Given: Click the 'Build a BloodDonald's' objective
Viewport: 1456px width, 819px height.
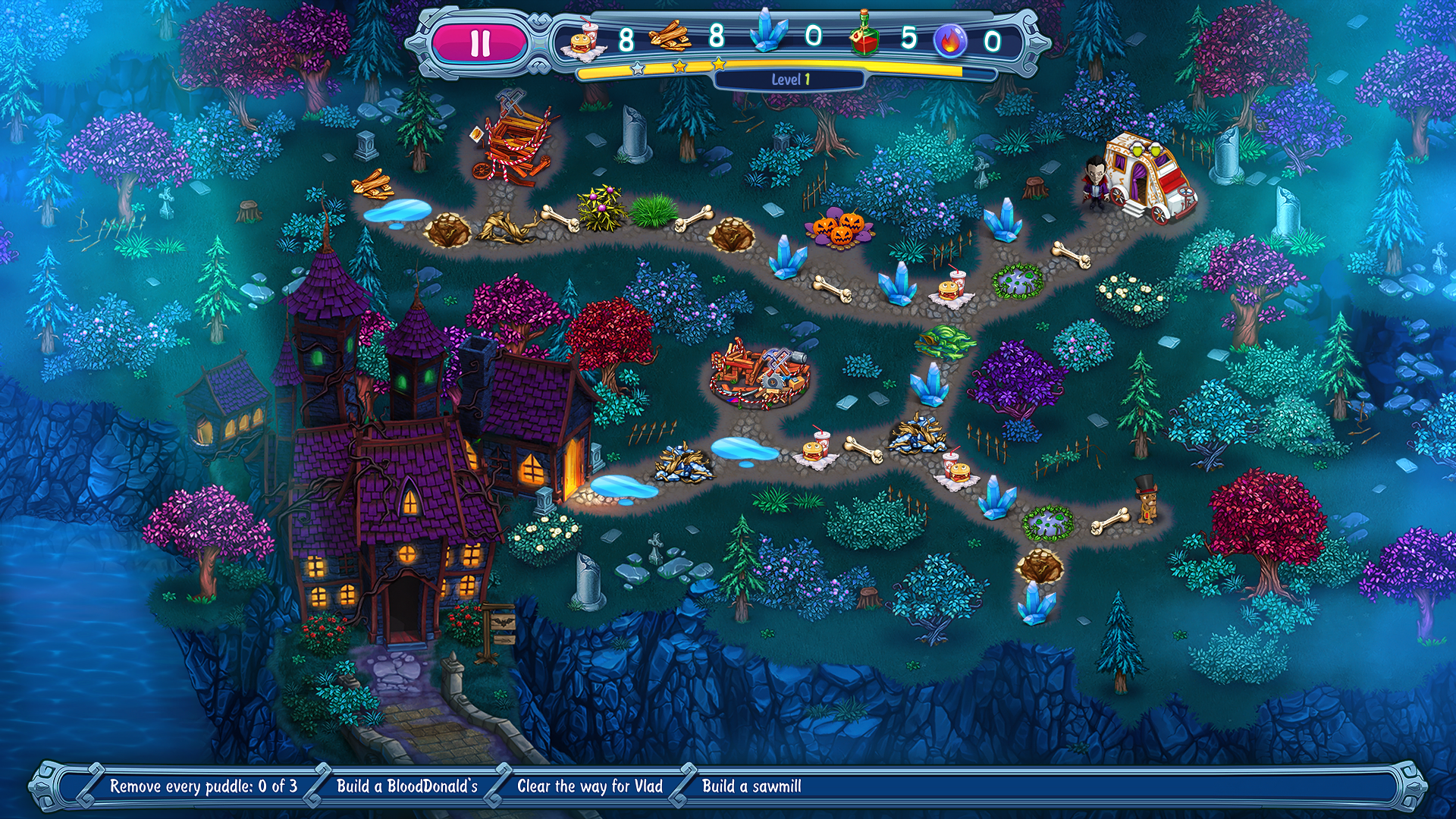Looking at the screenshot, I should pos(407,786).
